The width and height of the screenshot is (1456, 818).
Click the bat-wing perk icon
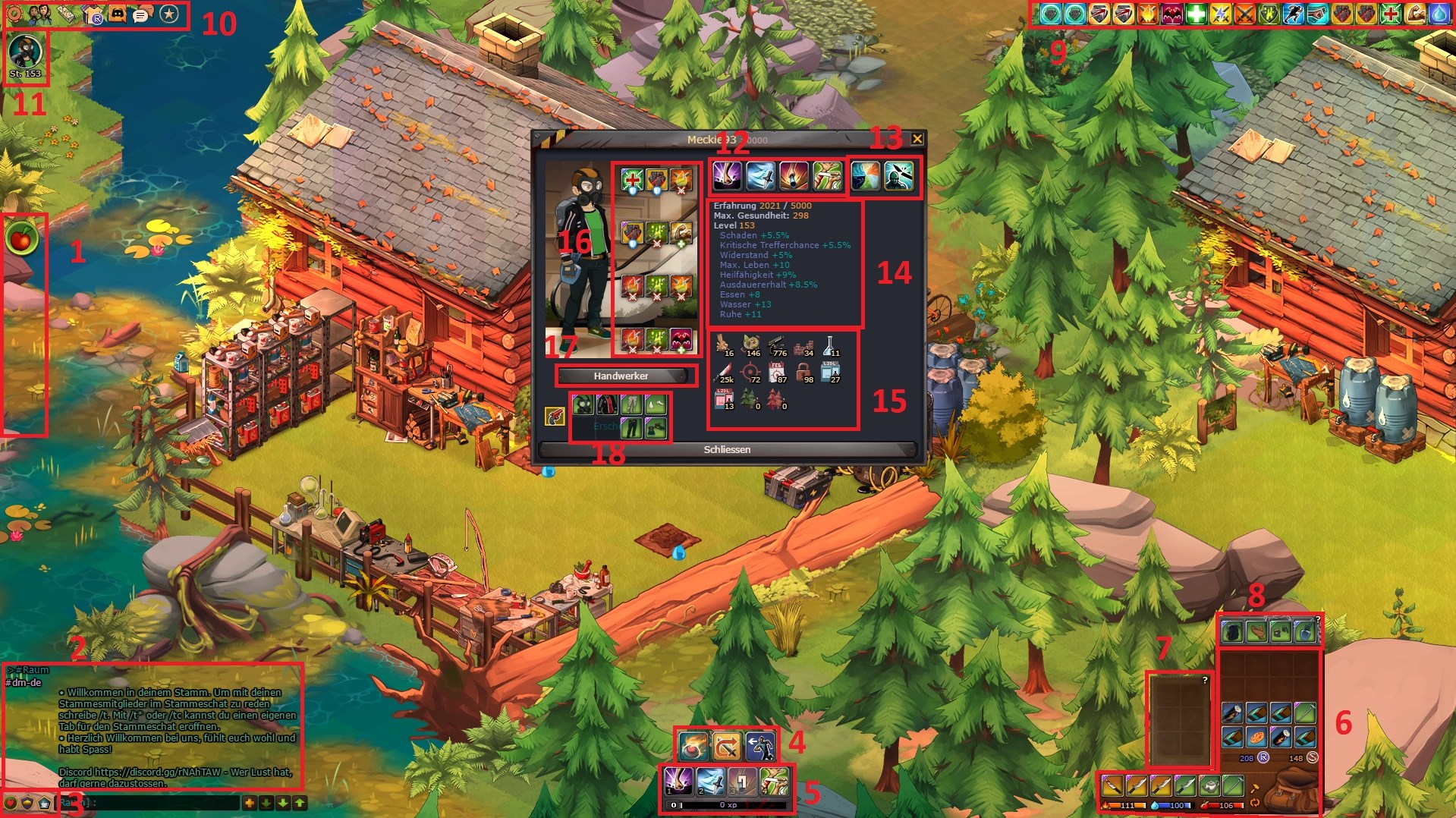[x=681, y=338]
